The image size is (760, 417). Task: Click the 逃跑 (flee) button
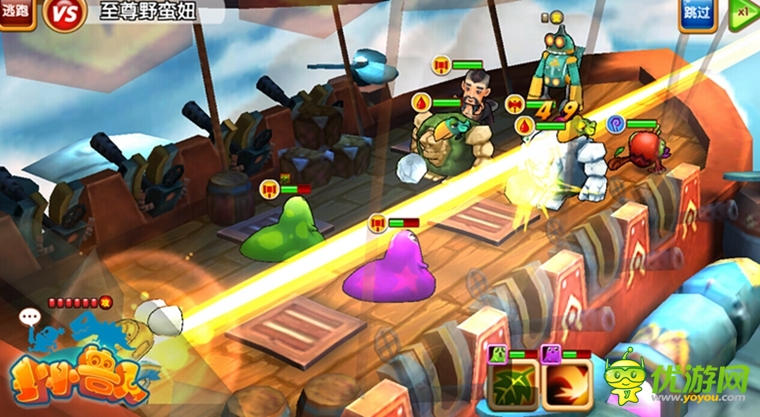tap(17, 14)
